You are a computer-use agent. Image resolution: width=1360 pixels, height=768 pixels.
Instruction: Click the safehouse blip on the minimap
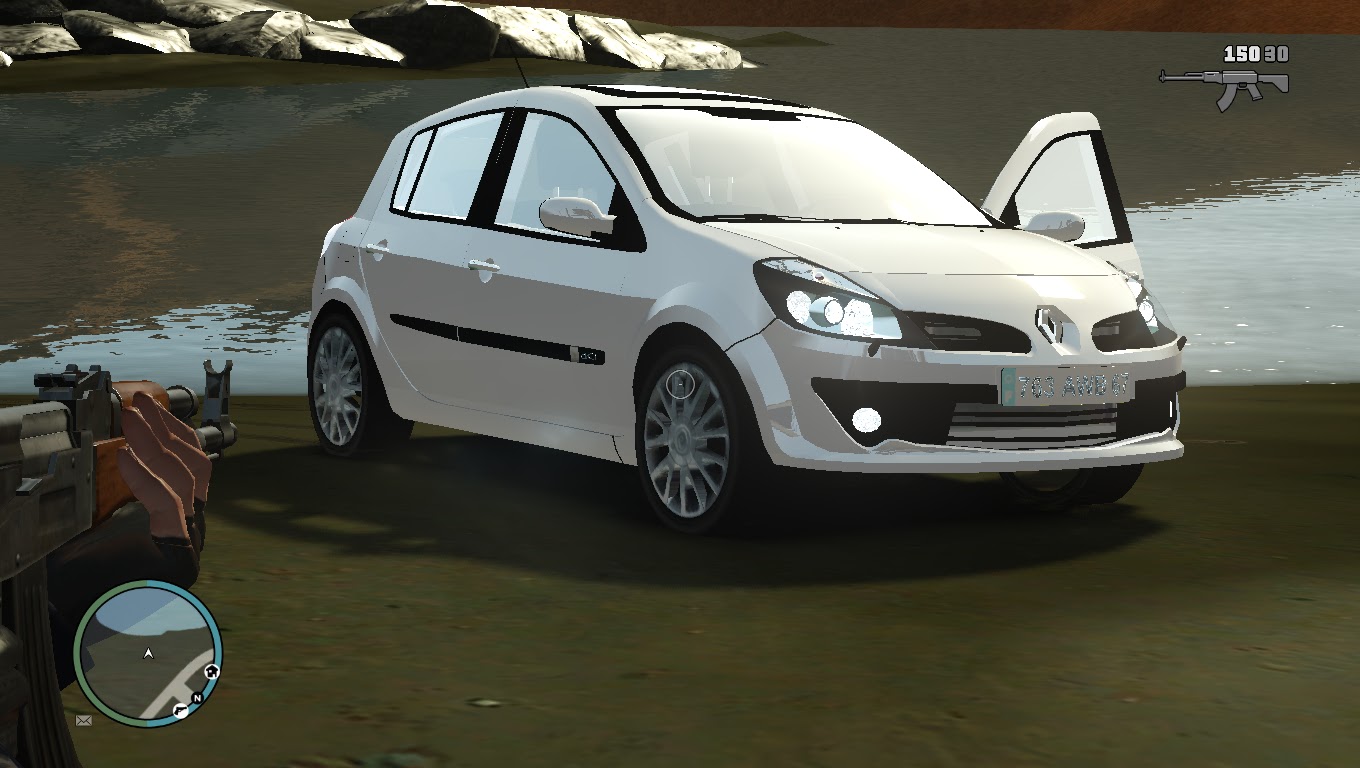(211, 671)
